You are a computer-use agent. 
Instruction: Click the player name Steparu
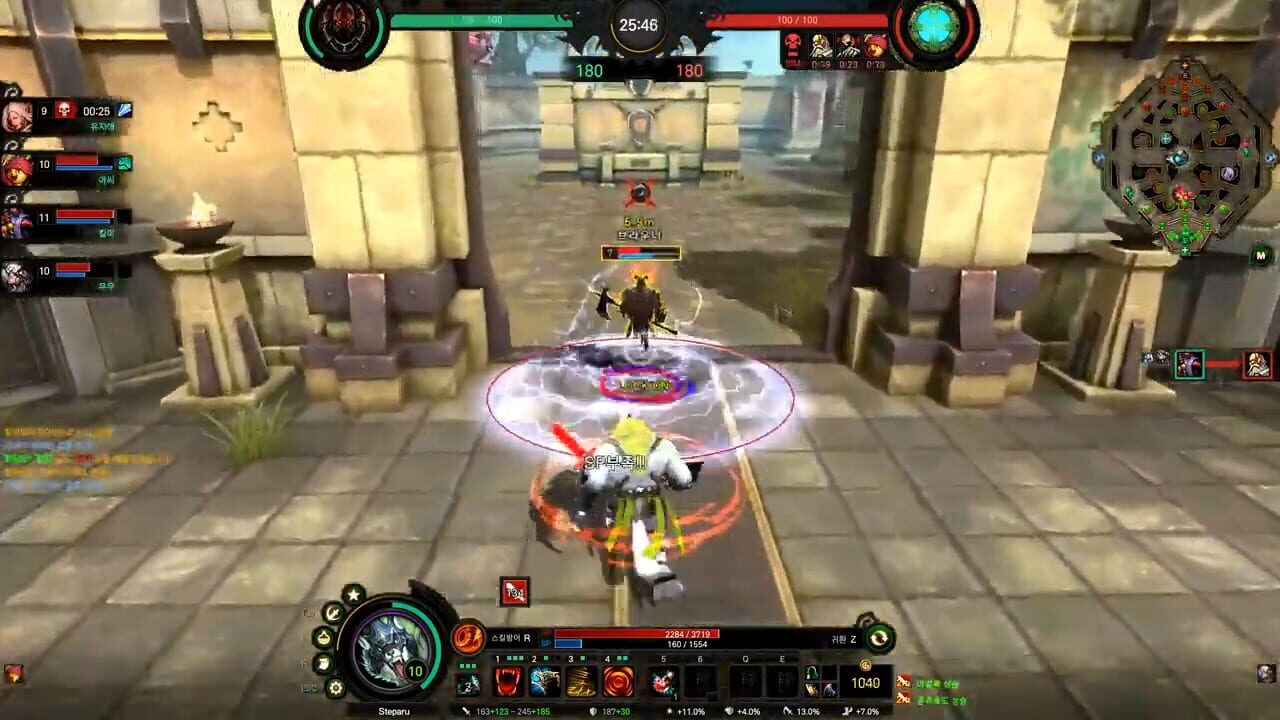pyautogui.click(x=396, y=711)
